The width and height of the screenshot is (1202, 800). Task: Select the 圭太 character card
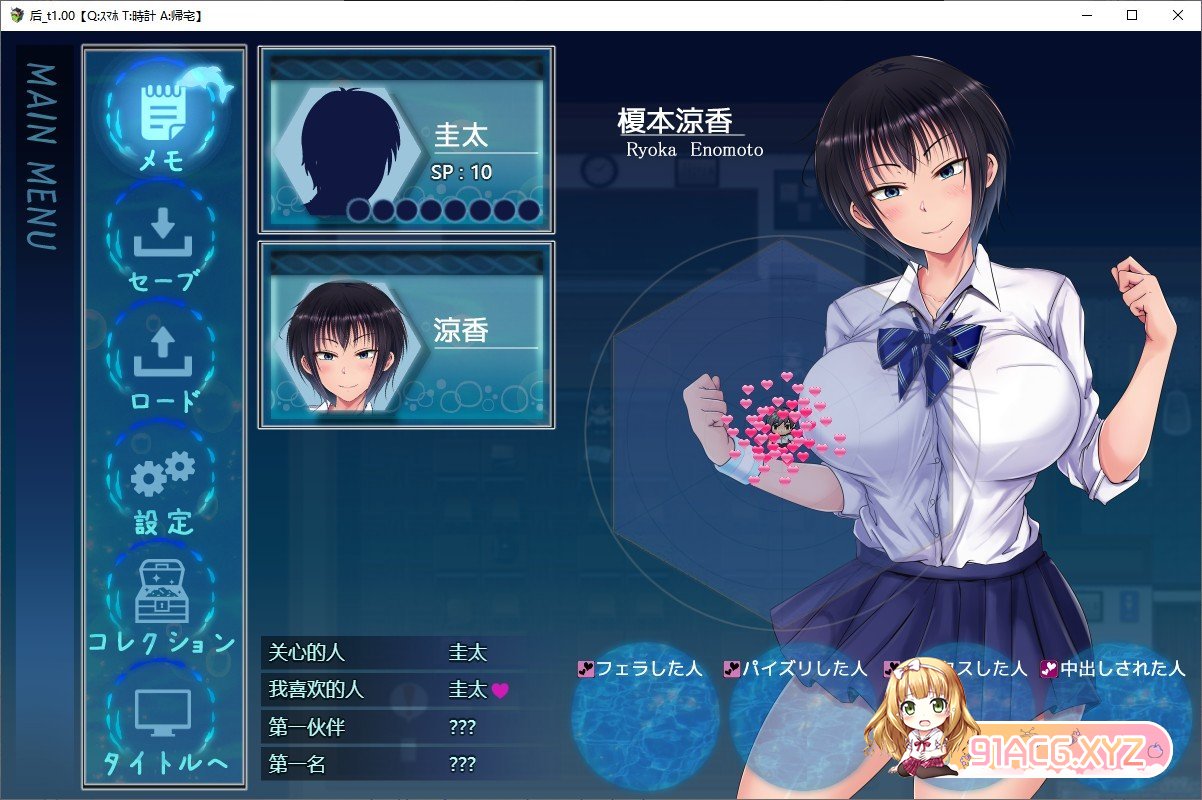(x=406, y=140)
